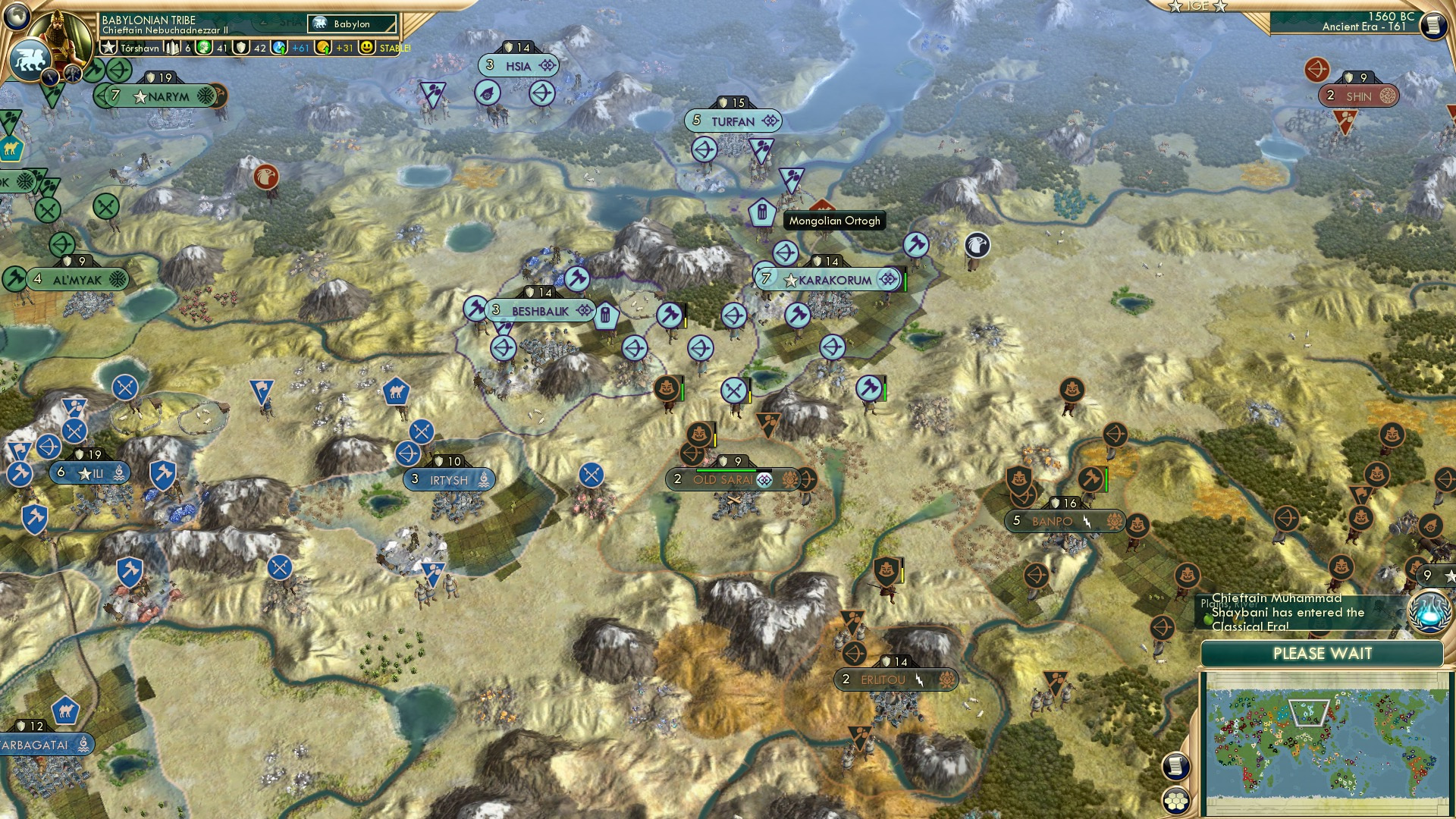The height and width of the screenshot is (819, 1456).
Task: Toggle the lightning icon beside the leader portrait
Action: point(49,77)
